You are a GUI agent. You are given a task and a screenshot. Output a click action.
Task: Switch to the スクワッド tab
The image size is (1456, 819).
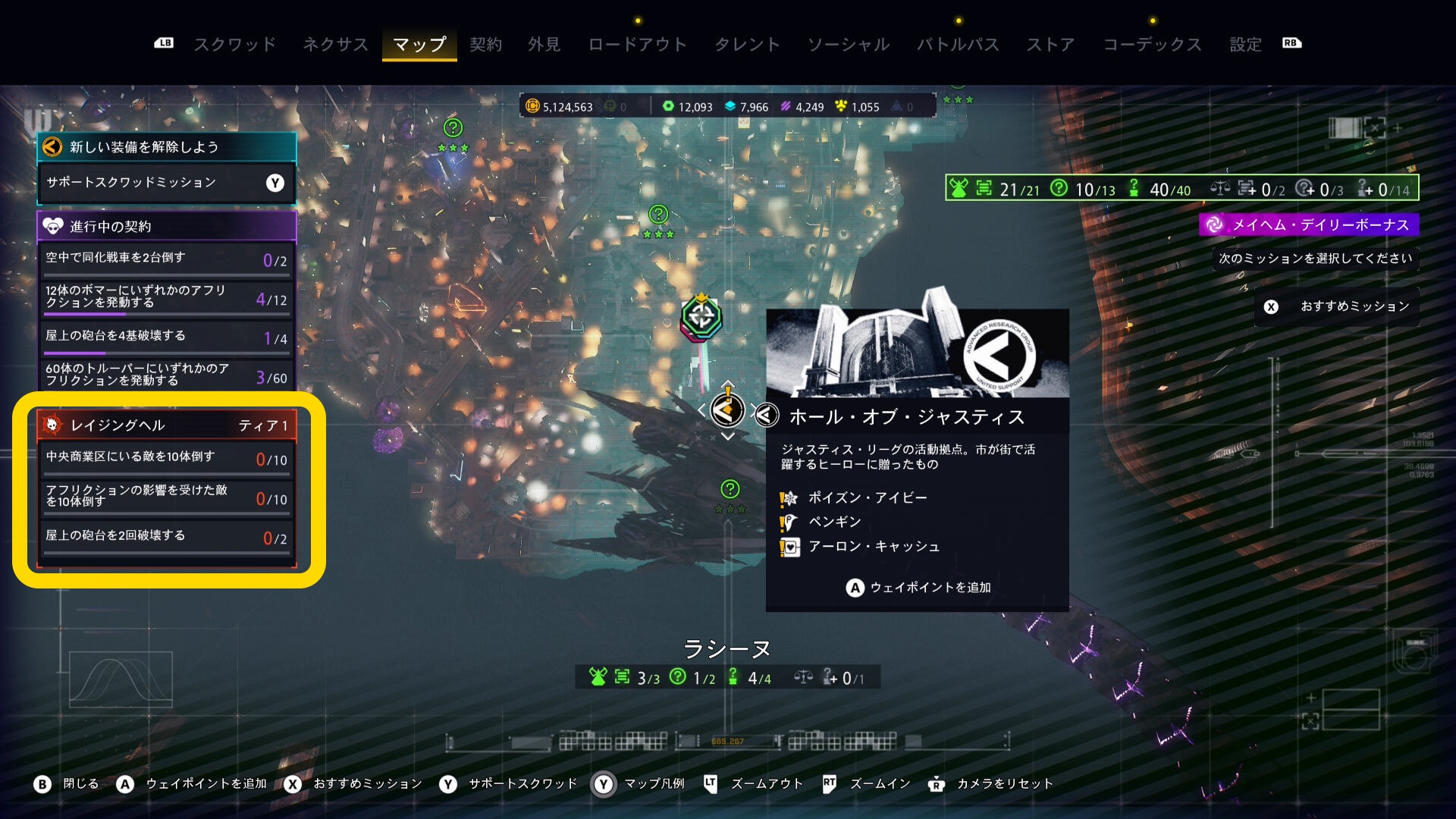coord(234,45)
